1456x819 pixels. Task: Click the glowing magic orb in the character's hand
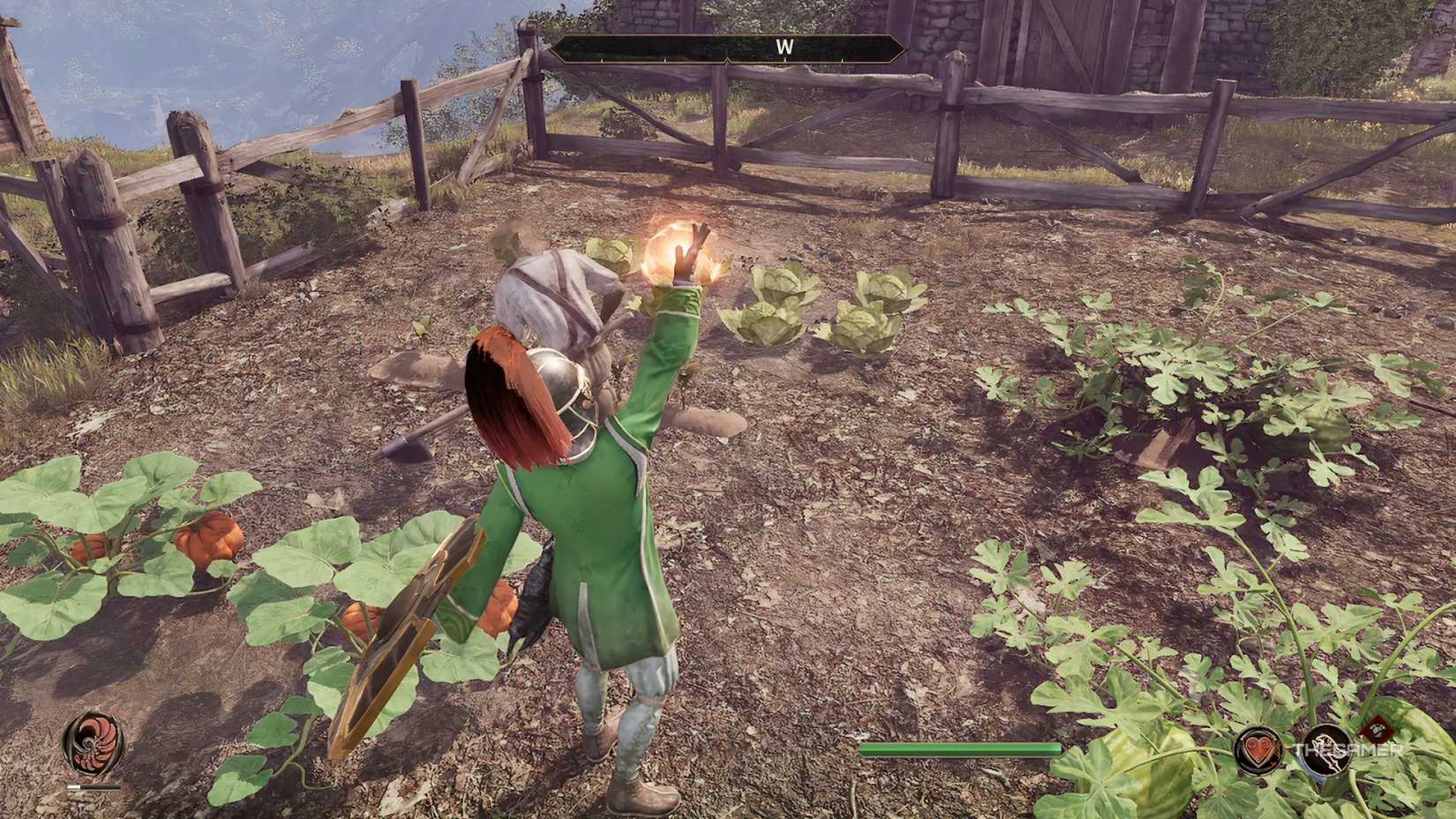(676, 250)
